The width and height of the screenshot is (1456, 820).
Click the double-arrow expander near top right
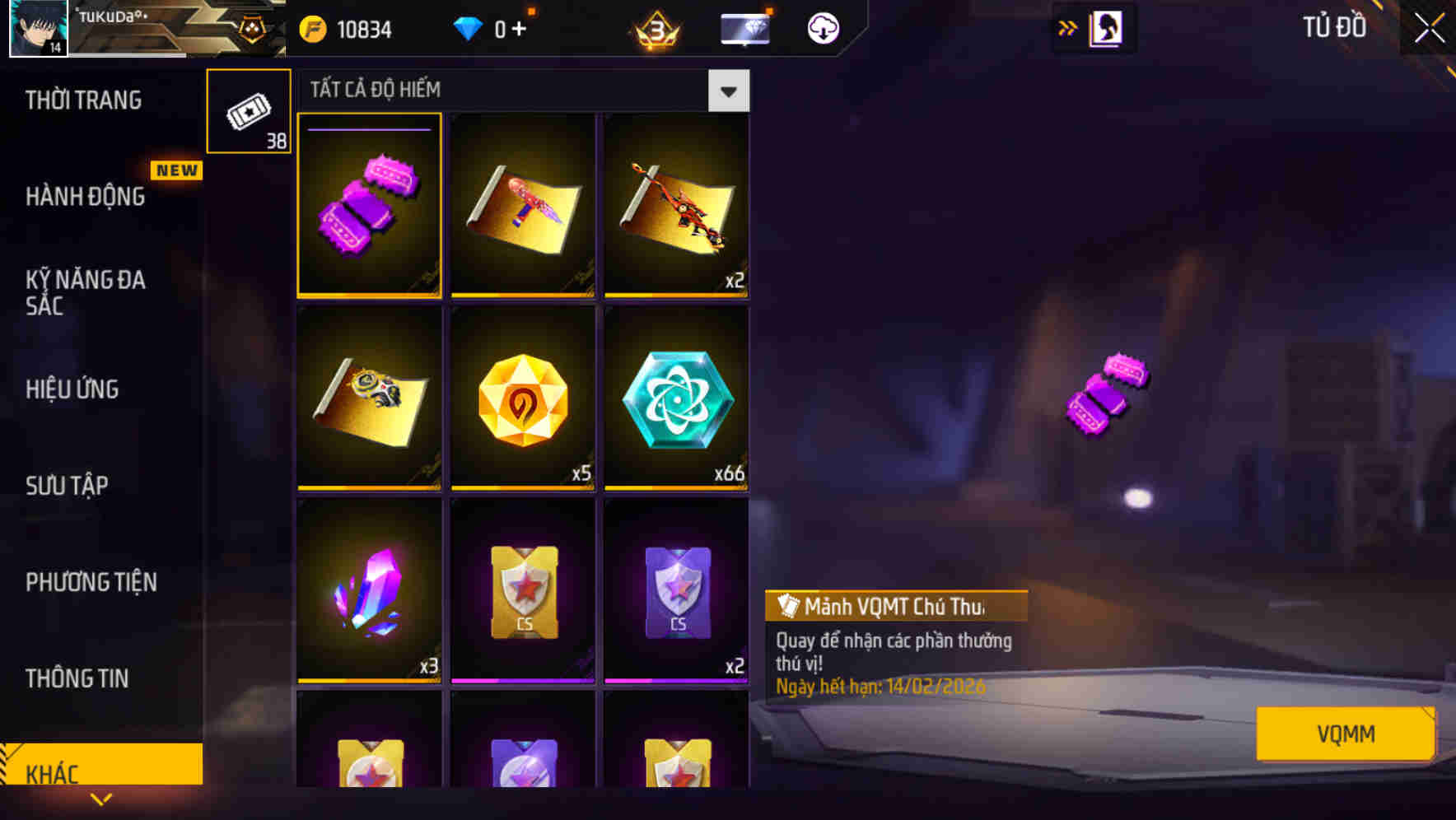(x=1068, y=27)
